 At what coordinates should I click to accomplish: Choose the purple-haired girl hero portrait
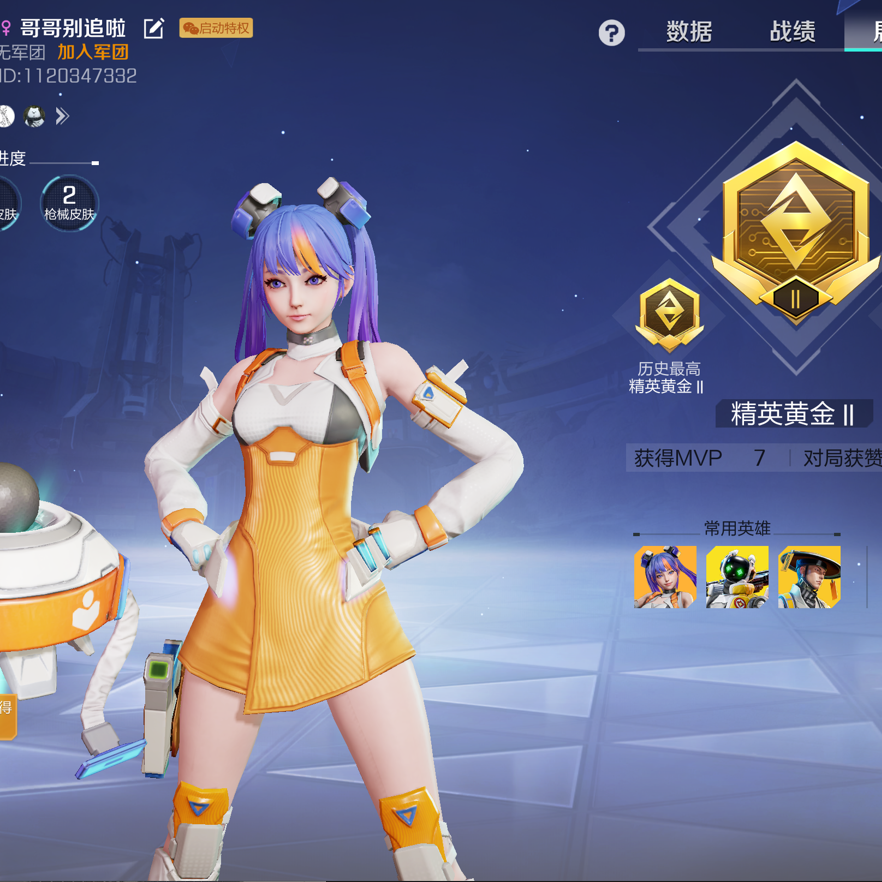point(665,577)
